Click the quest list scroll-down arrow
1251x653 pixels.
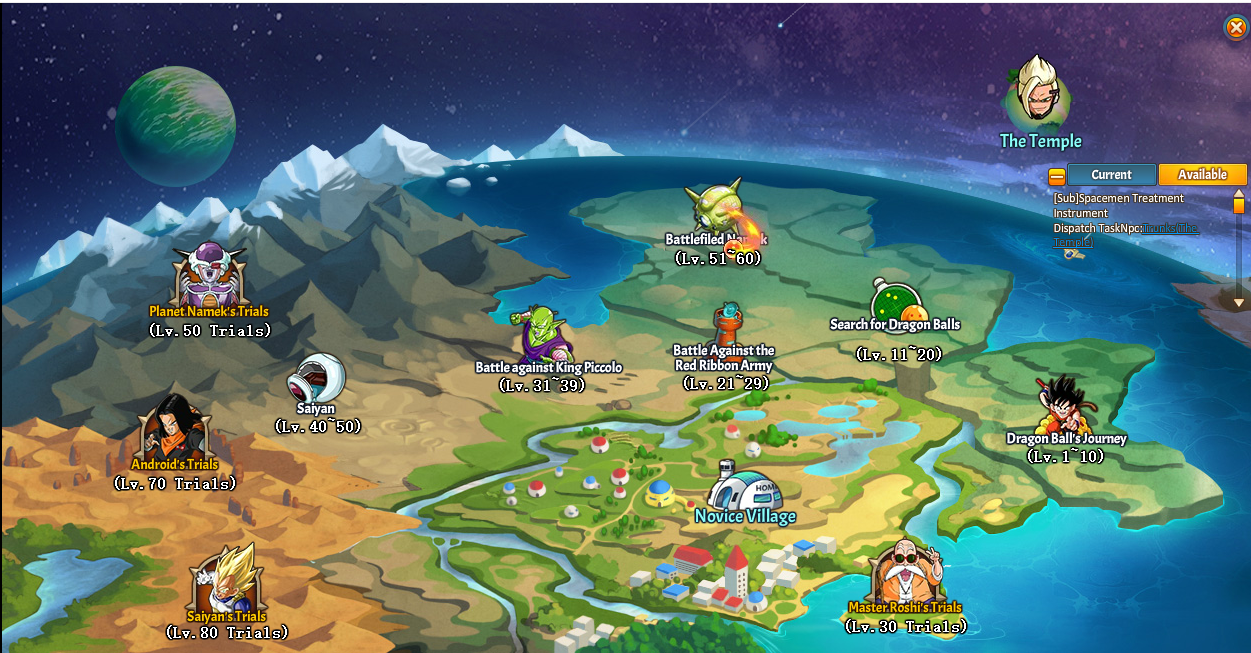coord(1238,302)
